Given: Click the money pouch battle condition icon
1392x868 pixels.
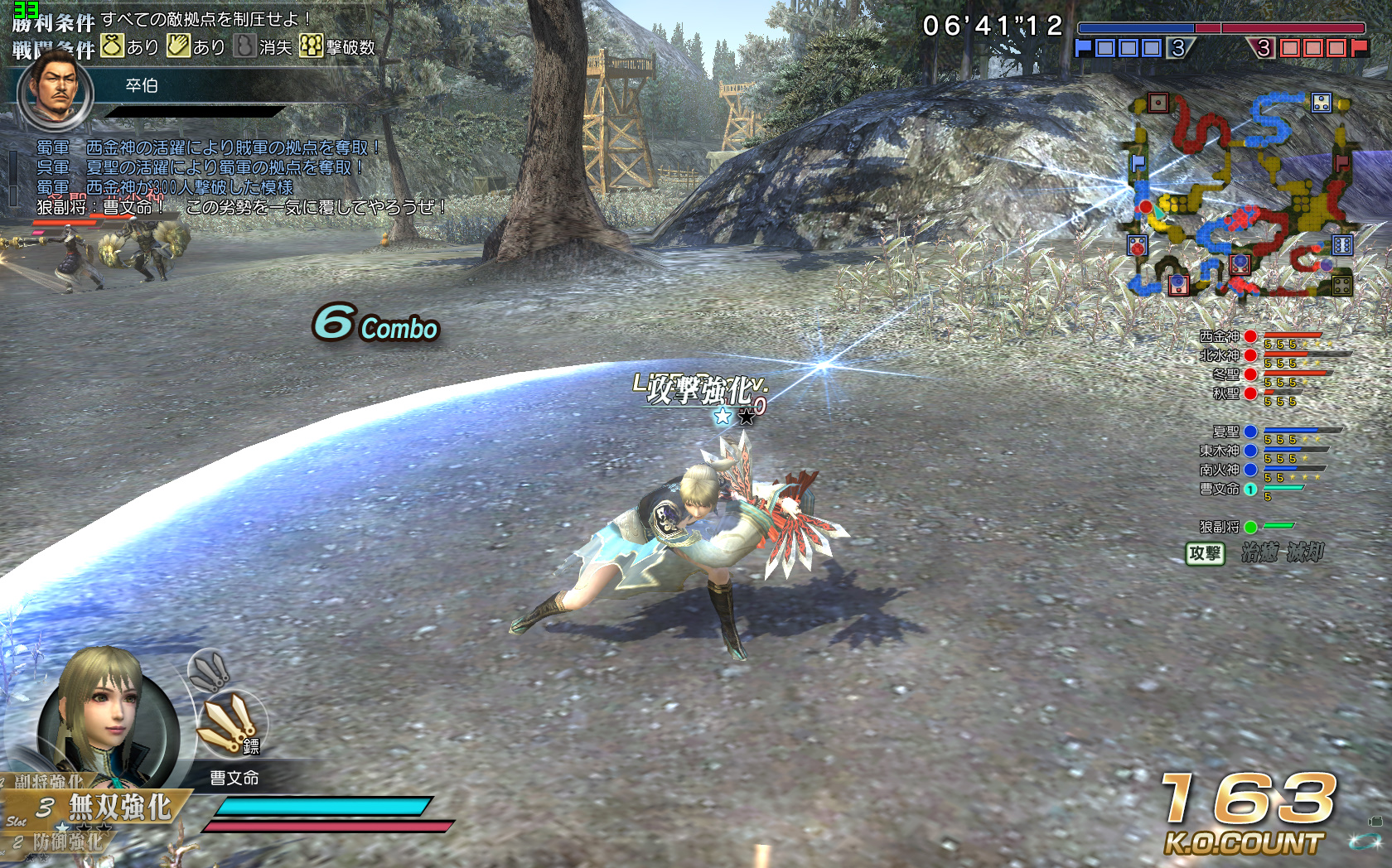Looking at the screenshot, I should [x=113, y=46].
